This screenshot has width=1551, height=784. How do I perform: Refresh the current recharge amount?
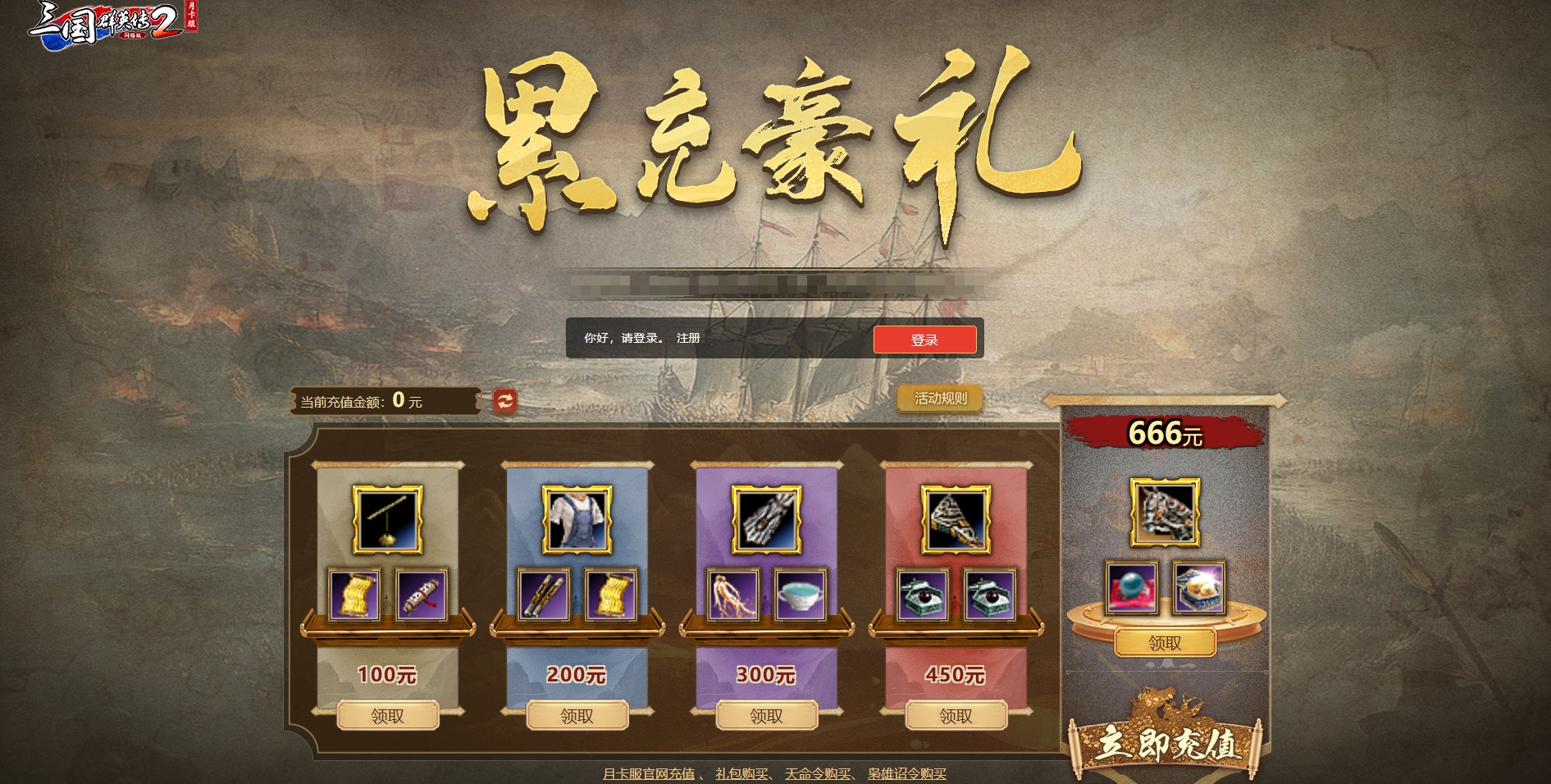pos(505,400)
